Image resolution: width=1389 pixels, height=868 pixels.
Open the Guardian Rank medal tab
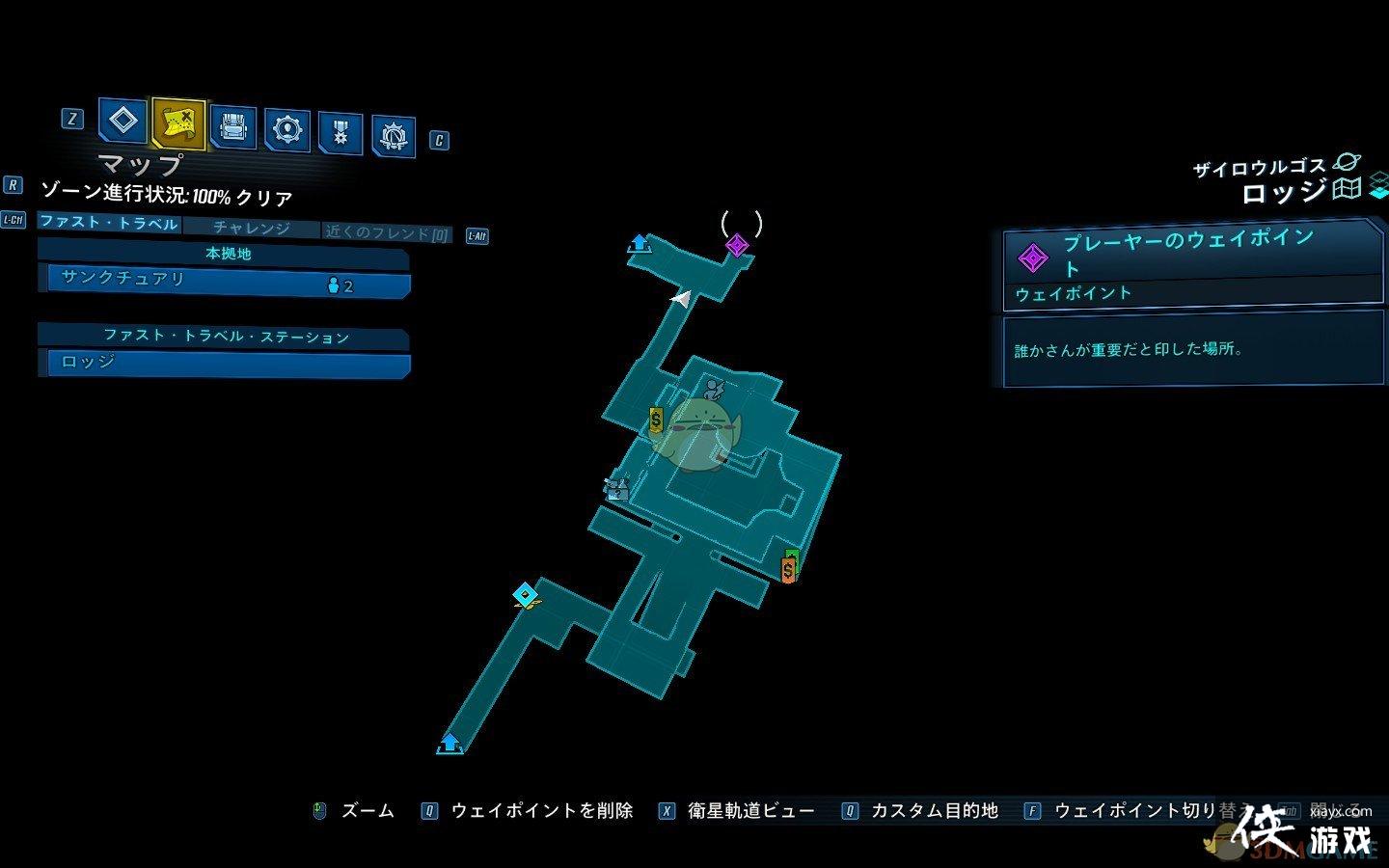tap(340, 133)
